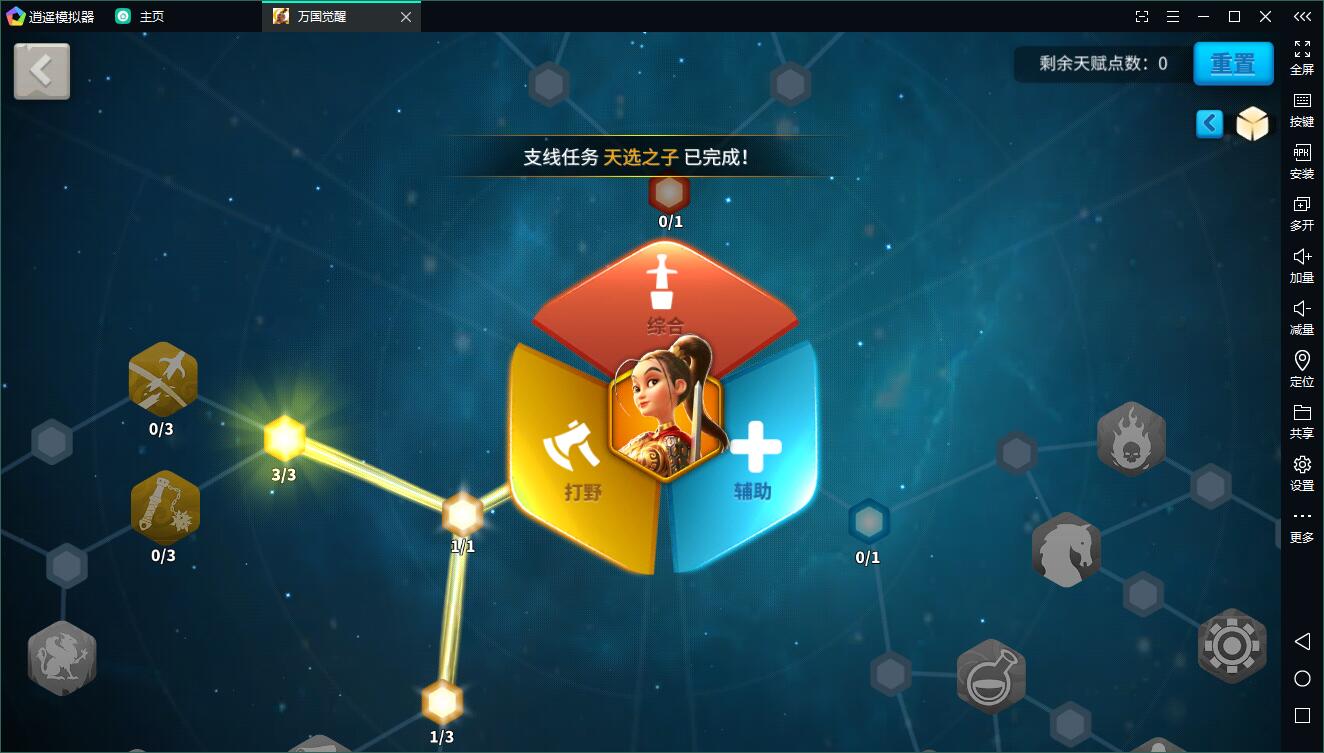Select the flaming skull talent node
1324x753 pixels.
(1131, 438)
